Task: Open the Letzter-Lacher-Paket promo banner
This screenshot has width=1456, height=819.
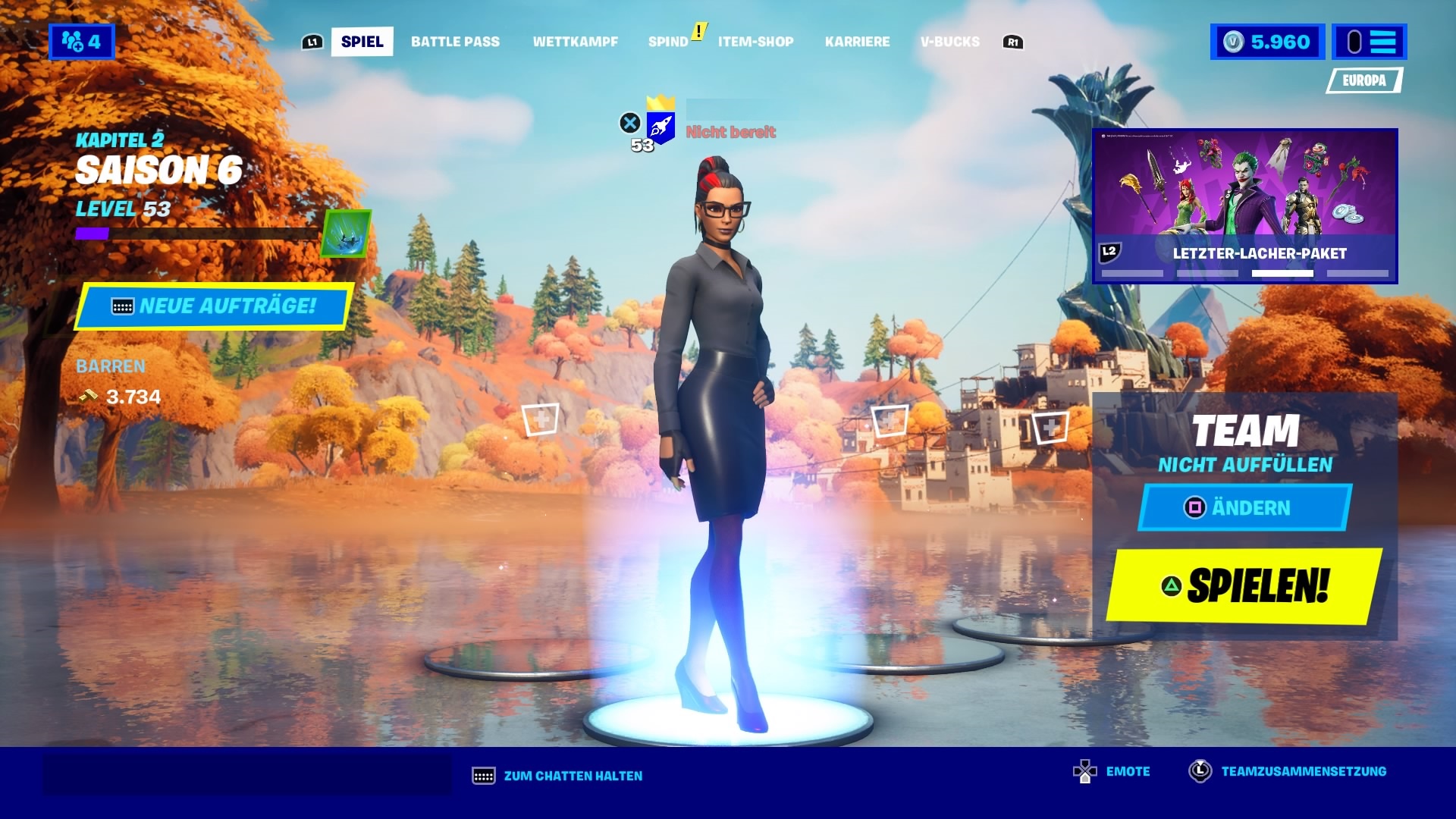Action: point(1244,206)
